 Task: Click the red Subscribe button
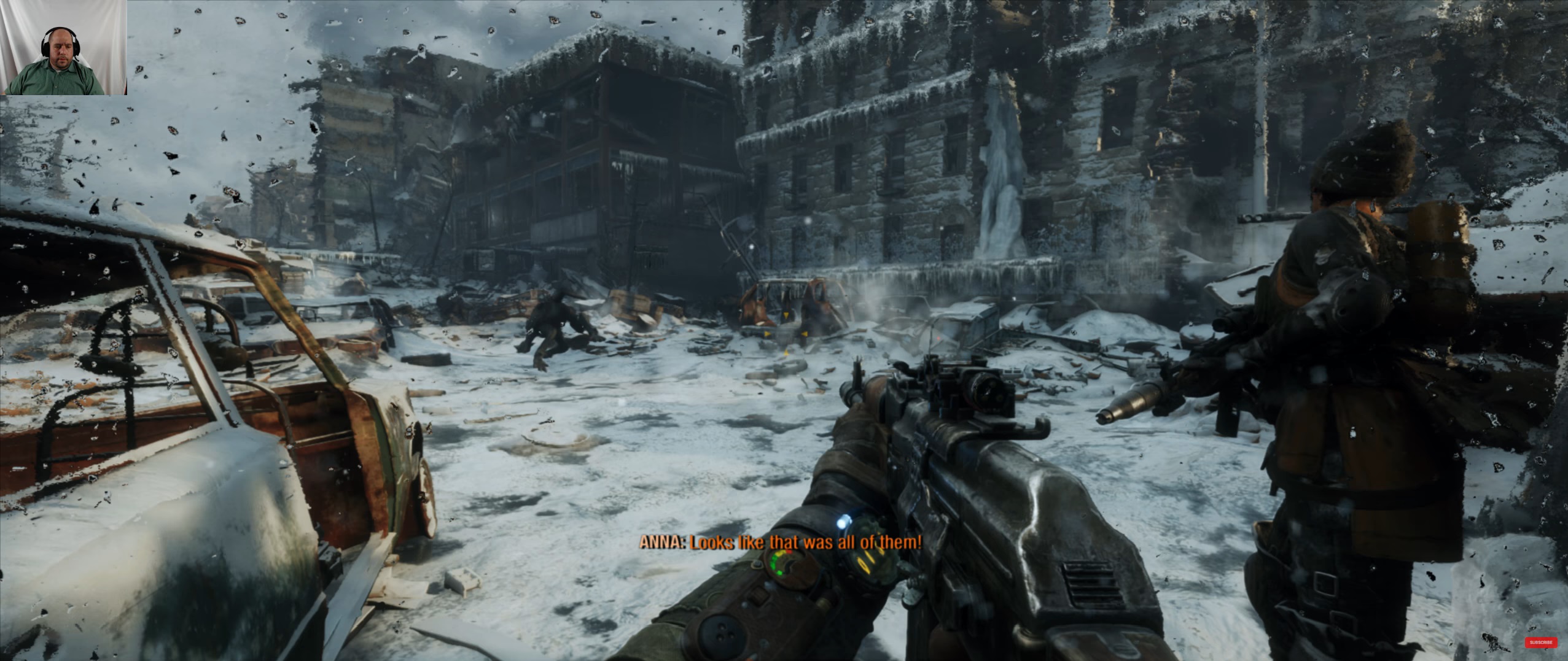[x=1540, y=643]
